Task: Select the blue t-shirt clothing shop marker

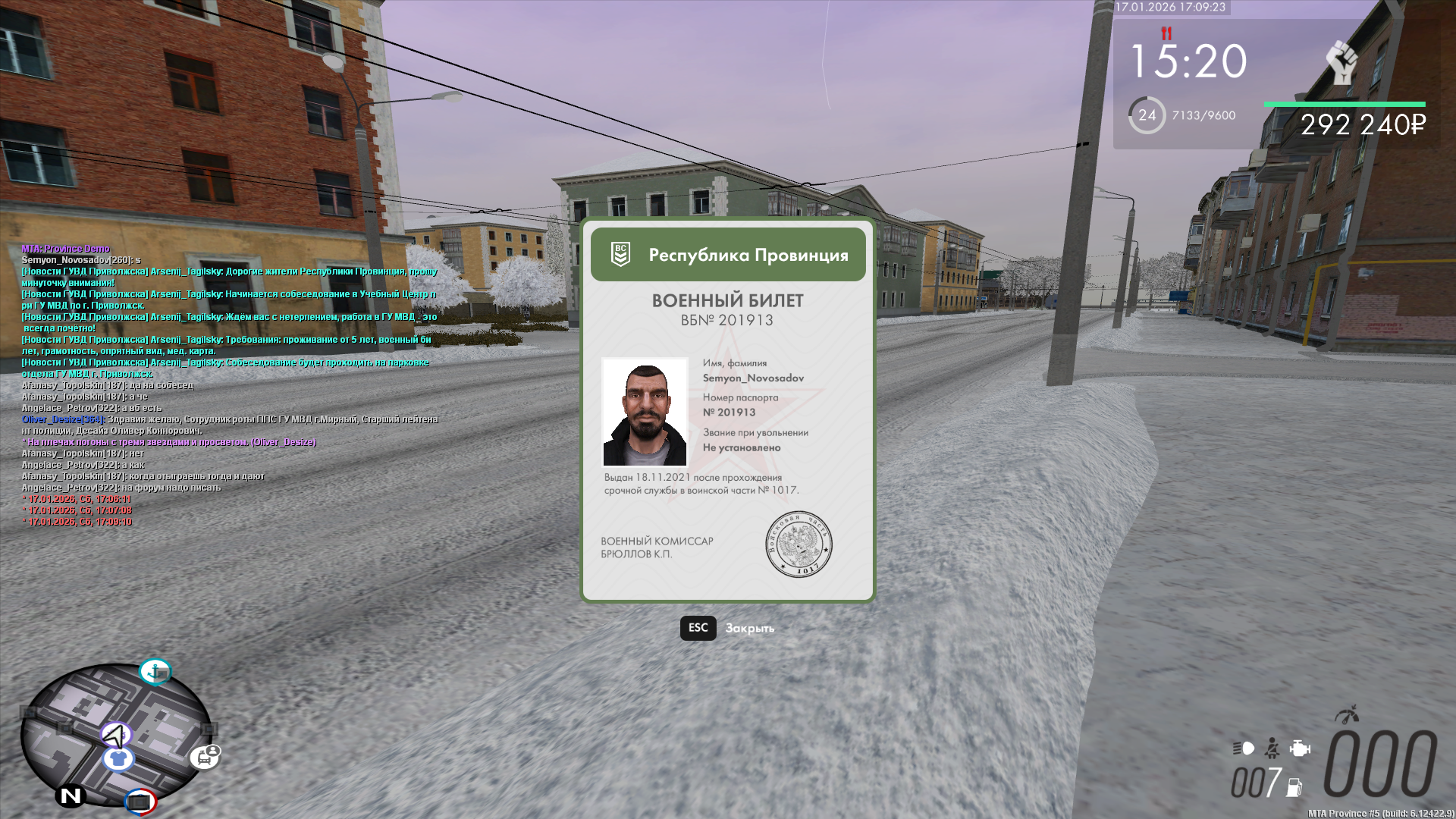Action: [118, 758]
